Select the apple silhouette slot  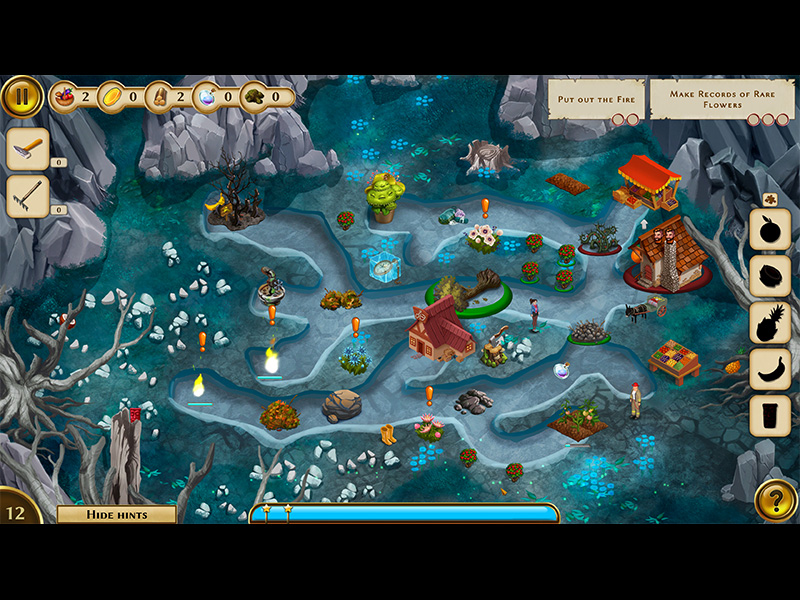(x=770, y=230)
